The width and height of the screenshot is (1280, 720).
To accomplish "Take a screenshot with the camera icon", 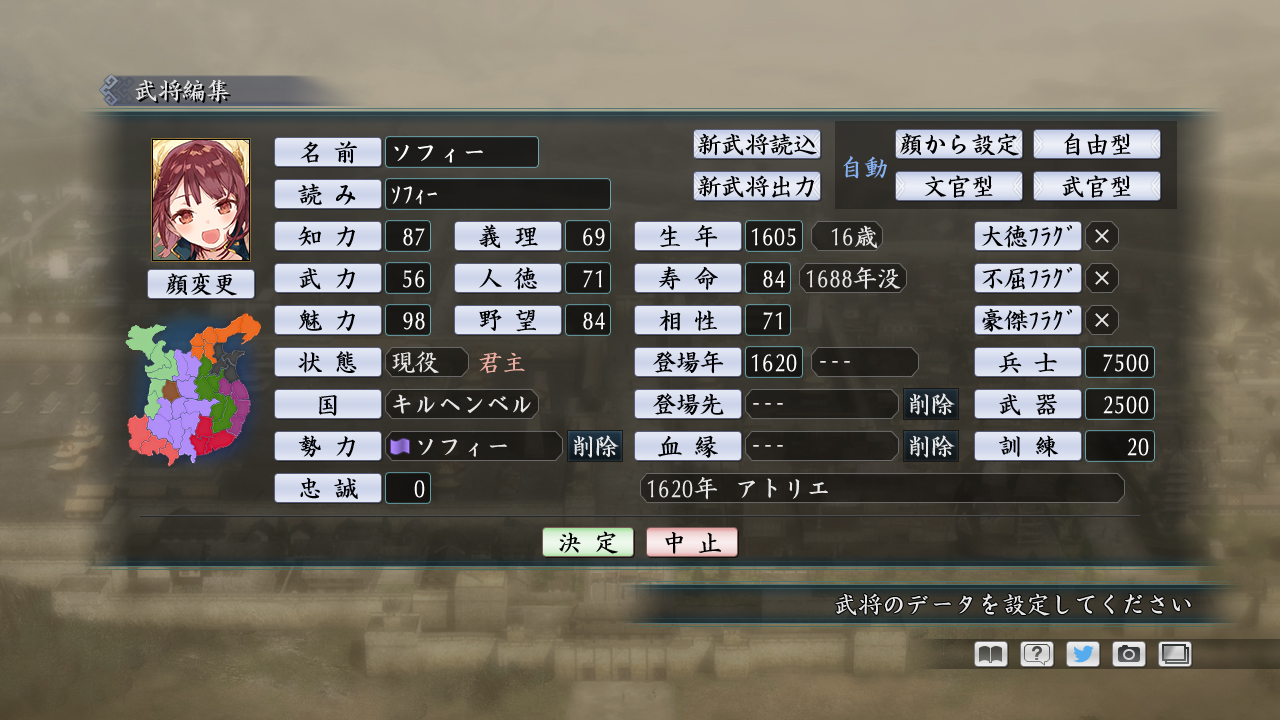I will [x=1128, y=654].
